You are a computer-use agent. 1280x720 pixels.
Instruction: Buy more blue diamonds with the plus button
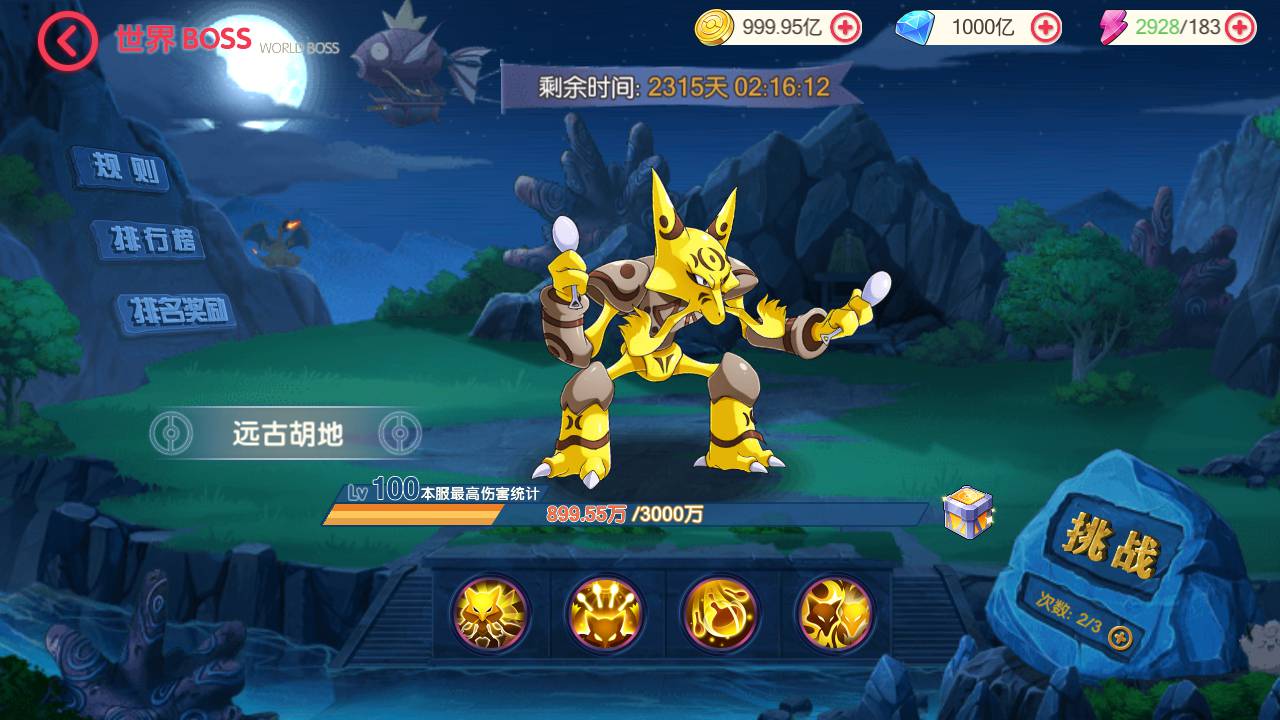[x=1045, y=28]
